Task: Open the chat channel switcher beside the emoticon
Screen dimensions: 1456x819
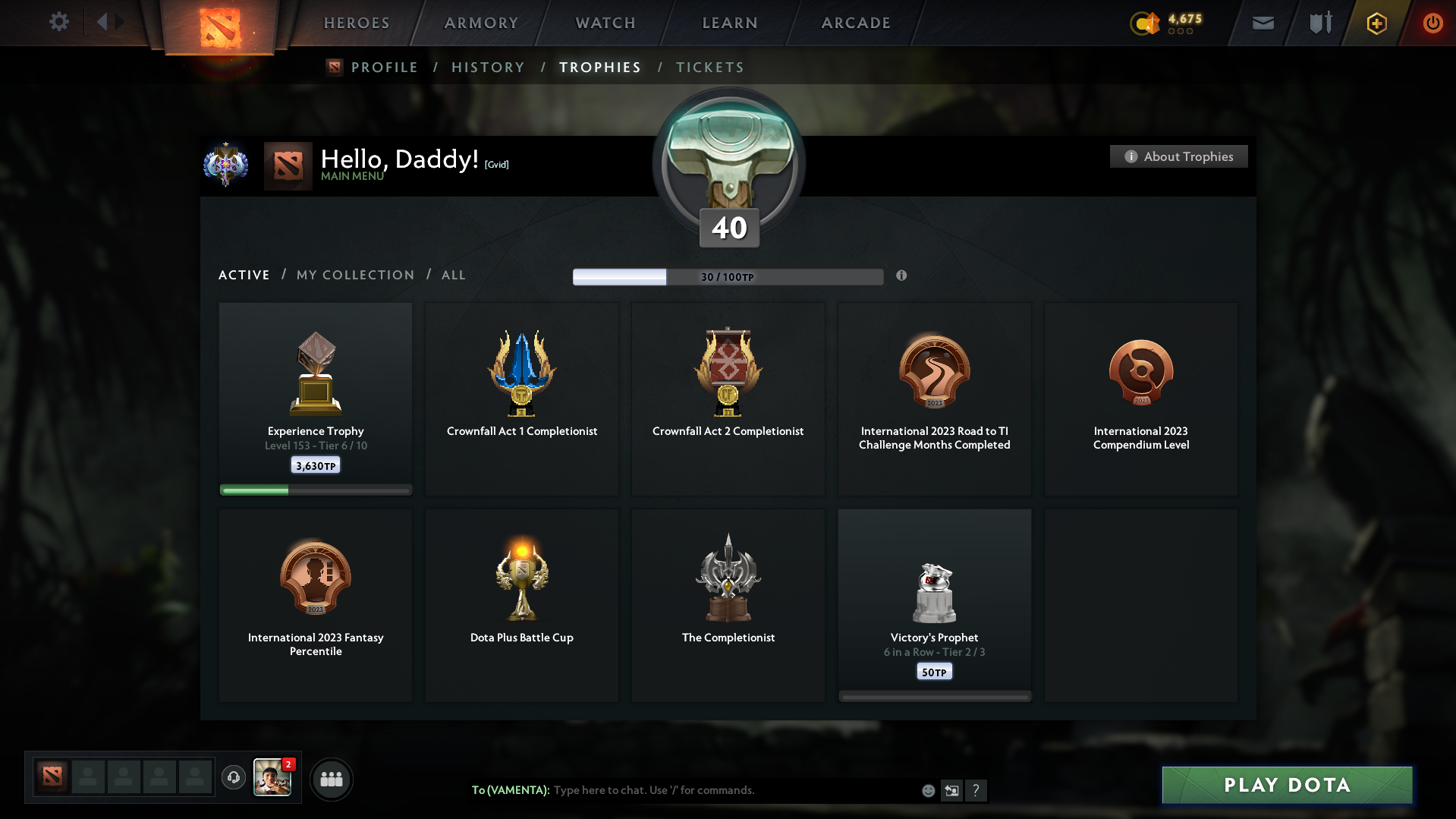Action: click(x=951, y=790)
